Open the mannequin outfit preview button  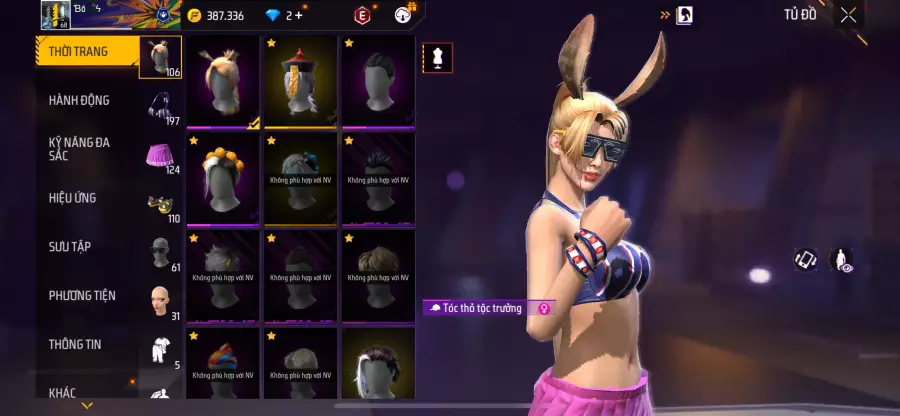(x=436, y=58)
